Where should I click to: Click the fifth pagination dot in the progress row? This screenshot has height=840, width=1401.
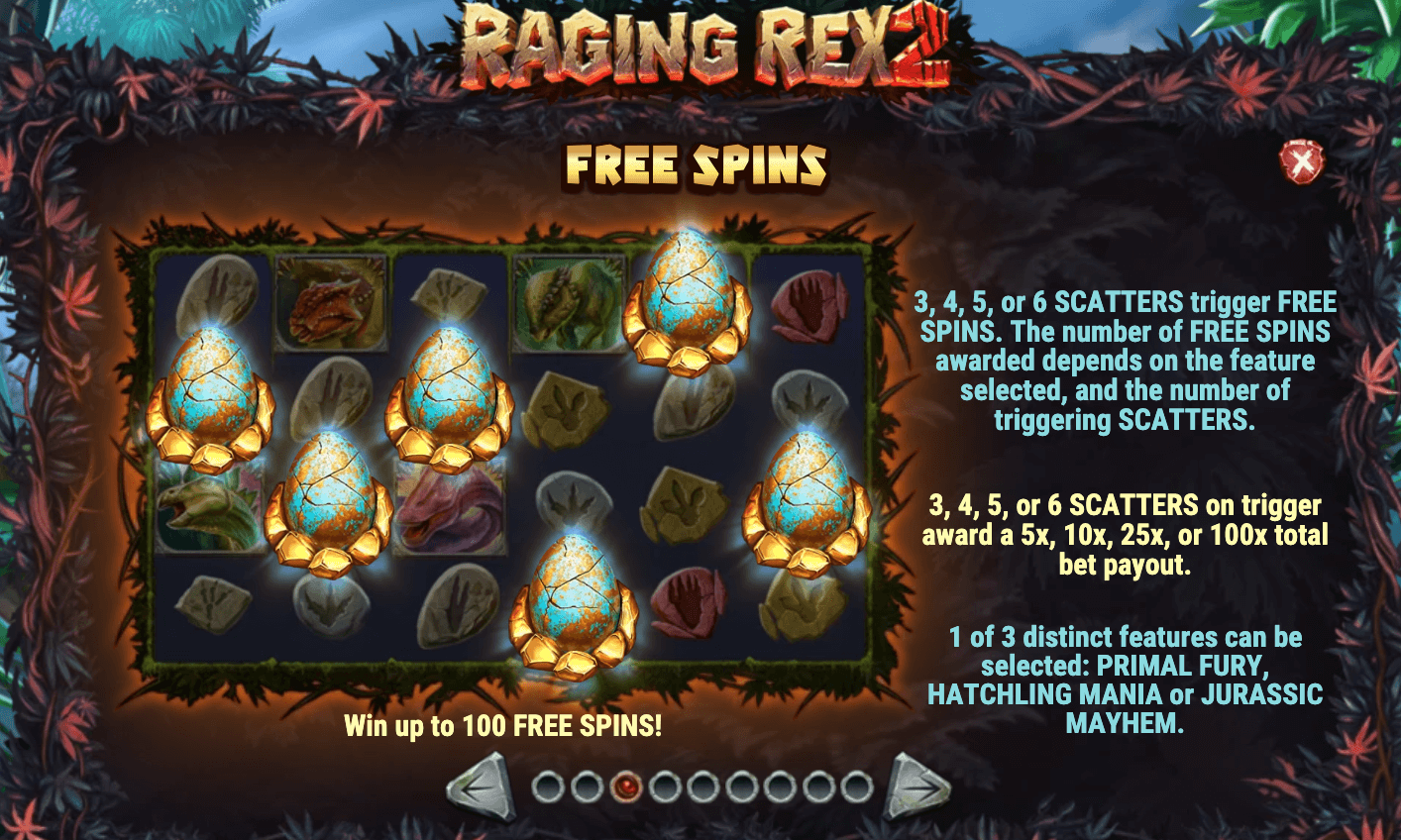point(704,786)
